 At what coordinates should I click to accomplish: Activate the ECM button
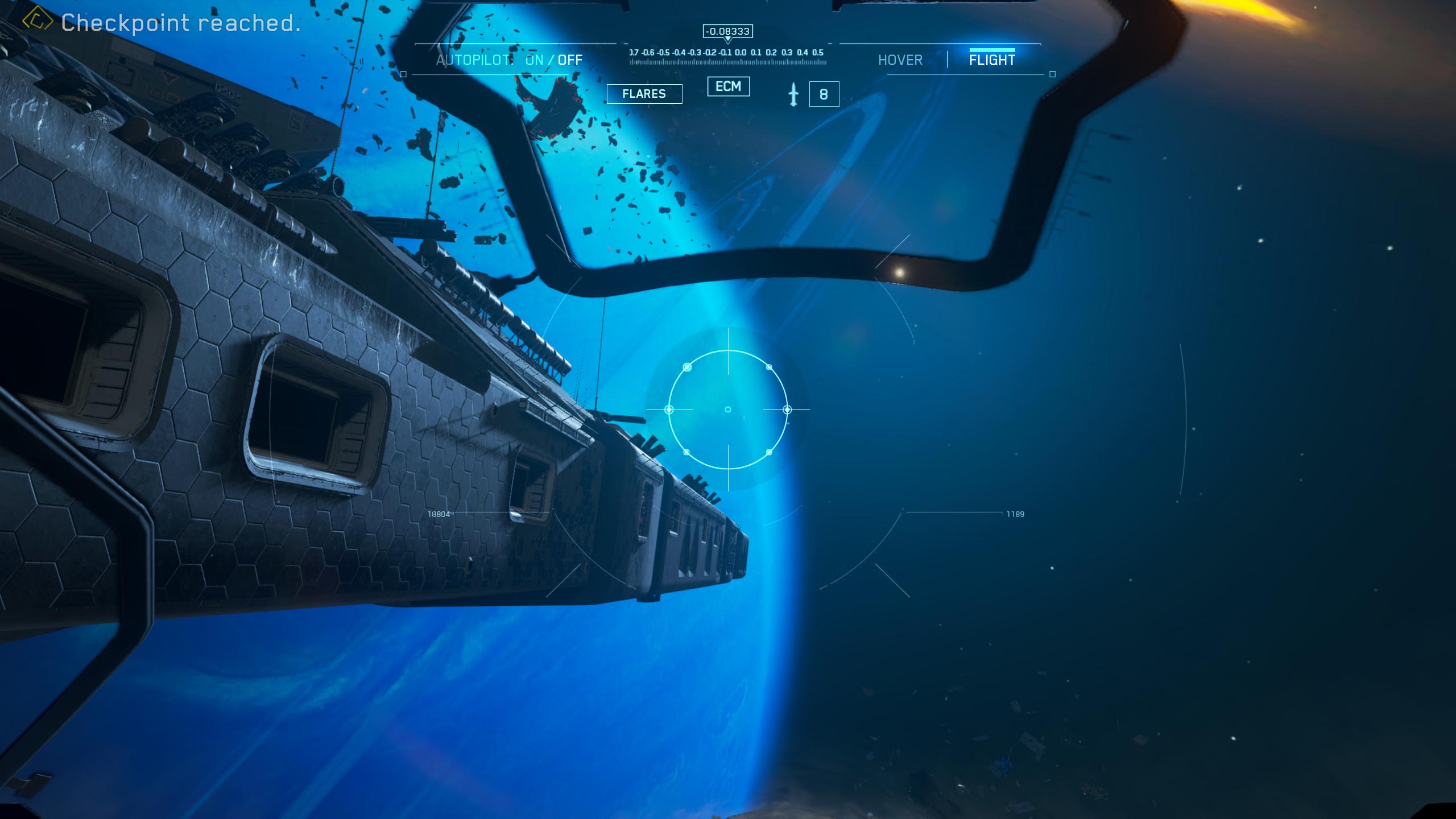728,86
